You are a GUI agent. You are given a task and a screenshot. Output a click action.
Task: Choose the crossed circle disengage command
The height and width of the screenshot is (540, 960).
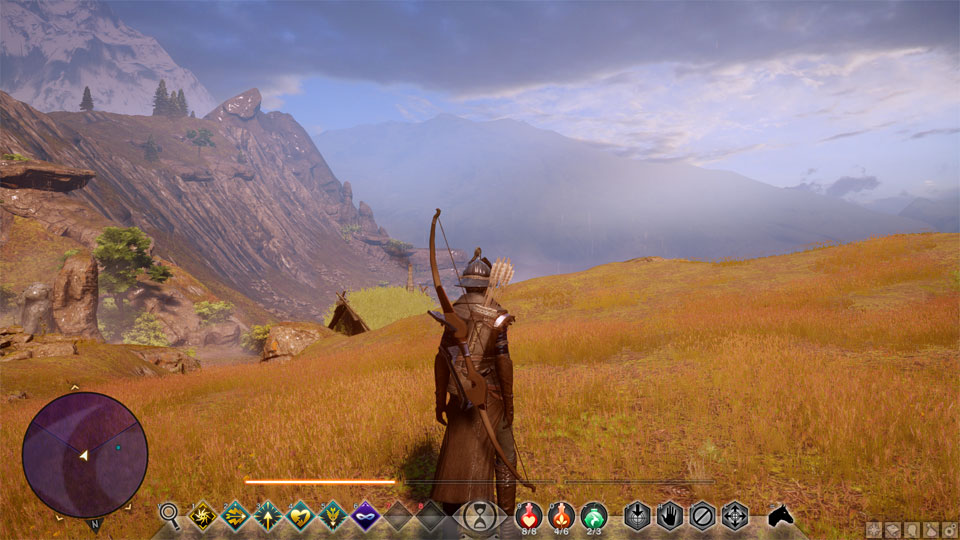point(703,515)
